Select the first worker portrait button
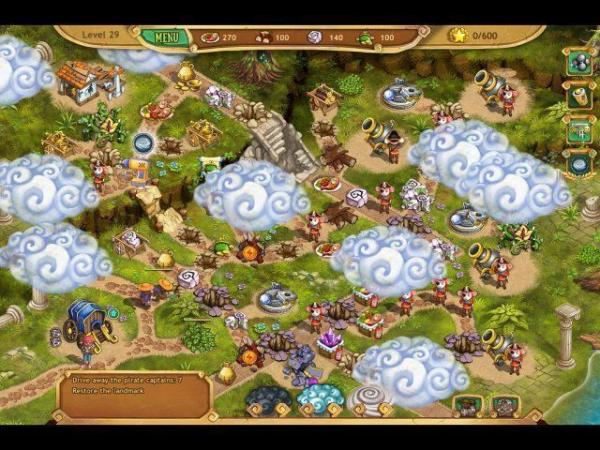Viewport: 600px width, 450px height. [x=468, y=405]
